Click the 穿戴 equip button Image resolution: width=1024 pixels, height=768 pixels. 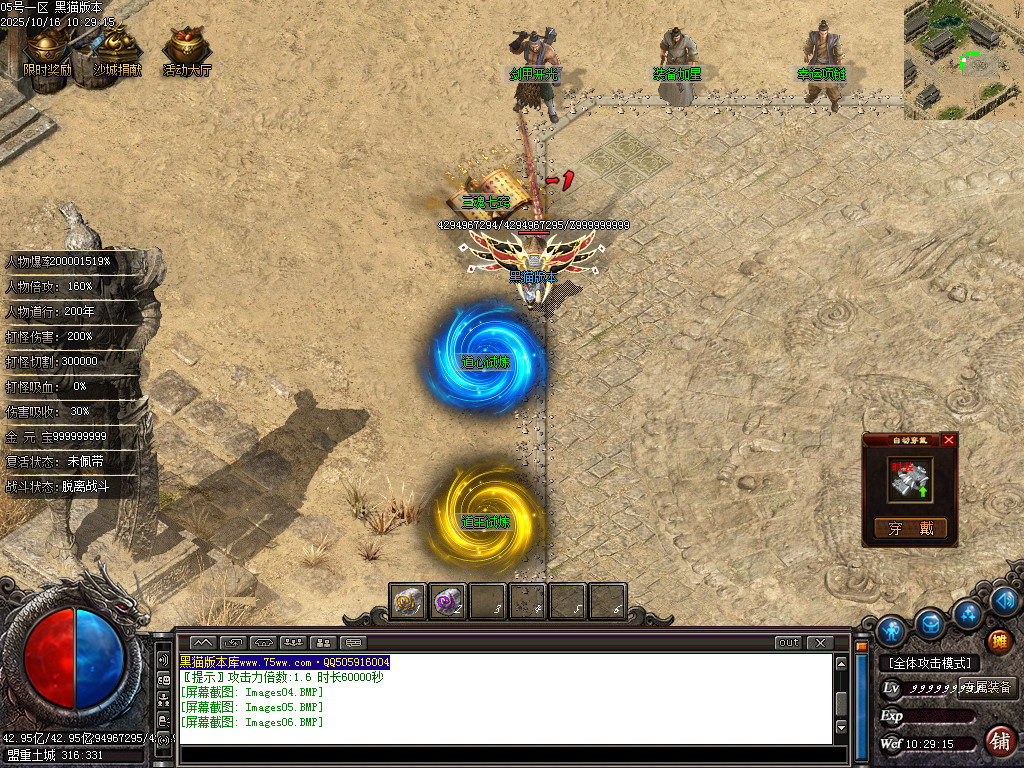tap(910, 528)
